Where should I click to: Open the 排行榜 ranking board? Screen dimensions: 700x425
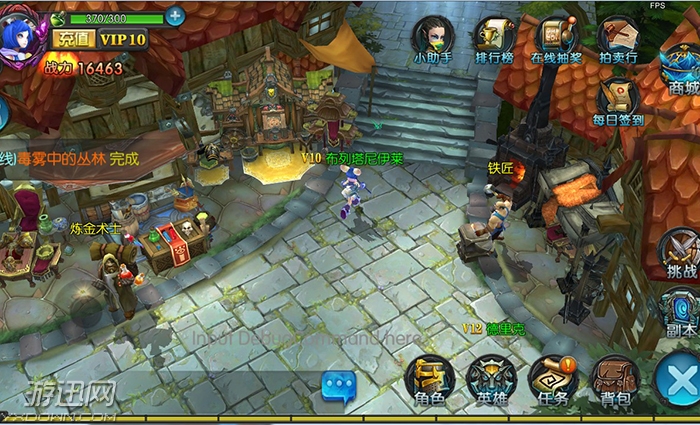coord(494,38)
